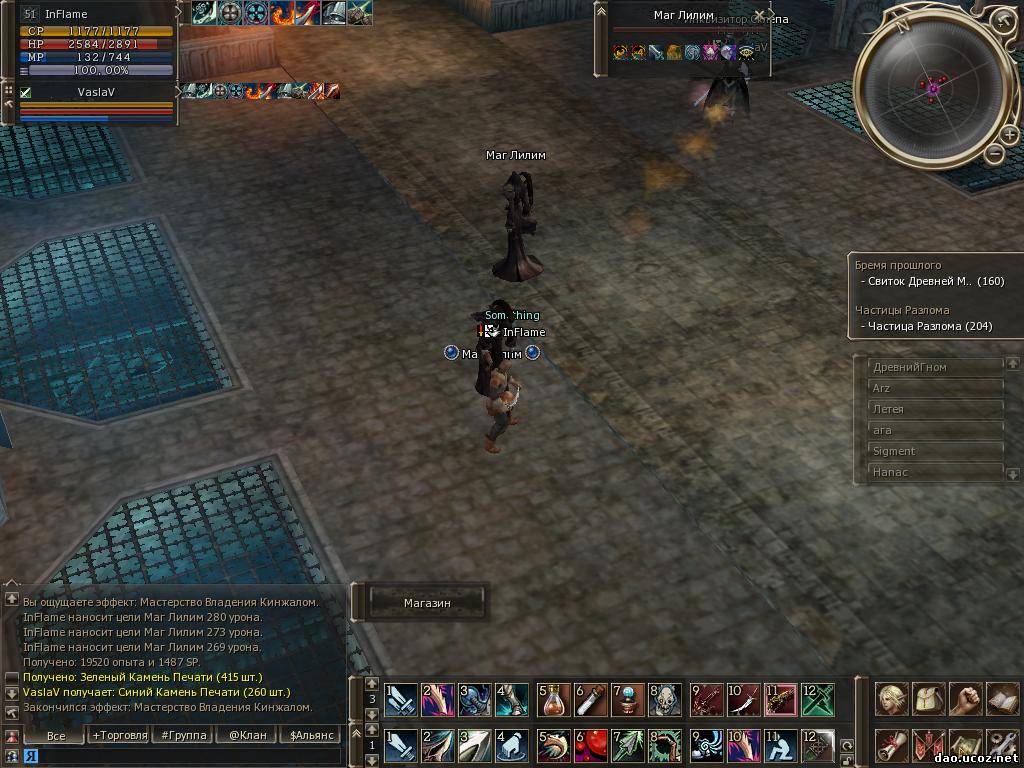
Task: Open the Магазин shop button
Action: [x=427, y=603]
